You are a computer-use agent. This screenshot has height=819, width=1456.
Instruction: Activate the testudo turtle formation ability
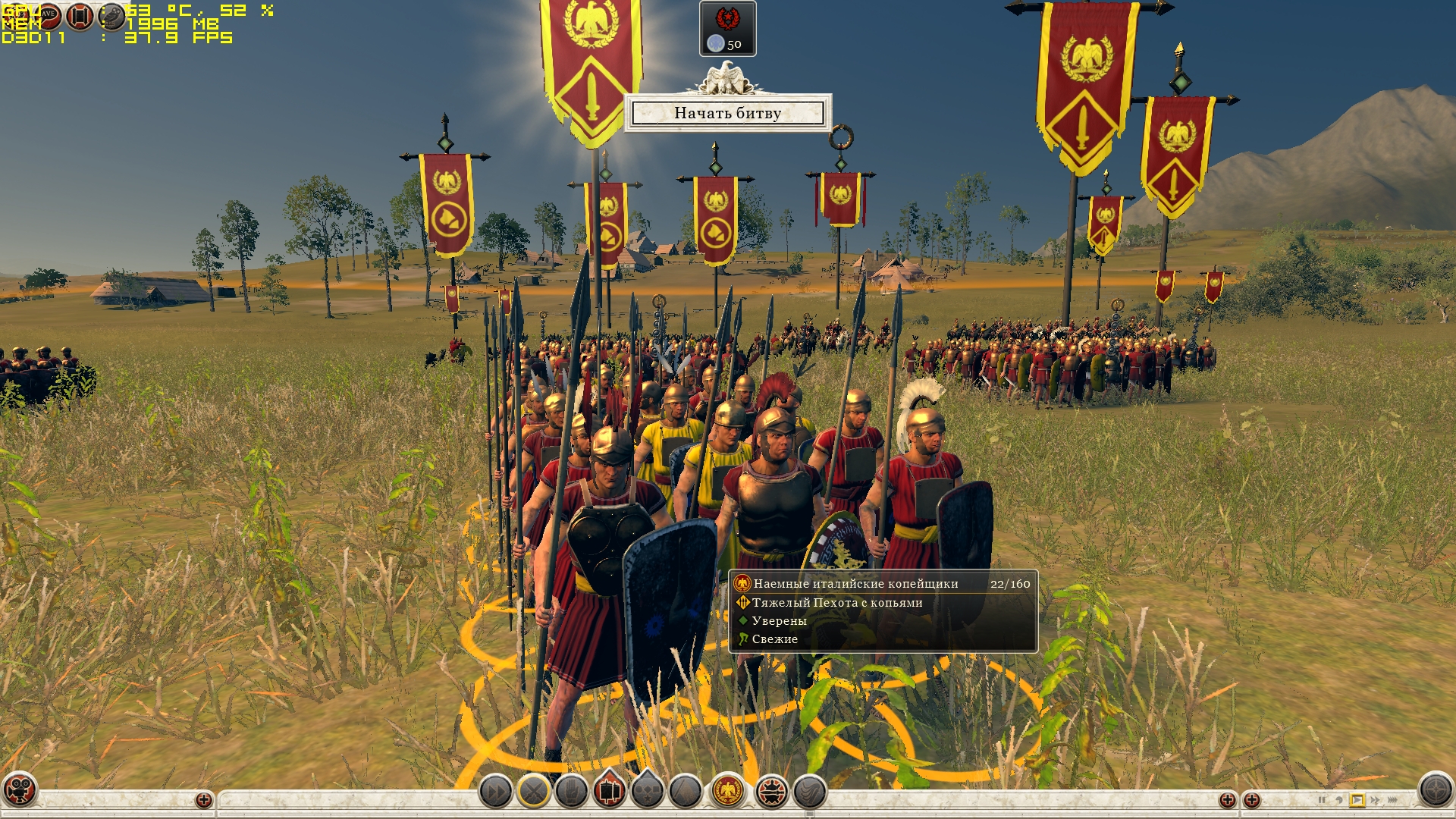click(772, 792)
